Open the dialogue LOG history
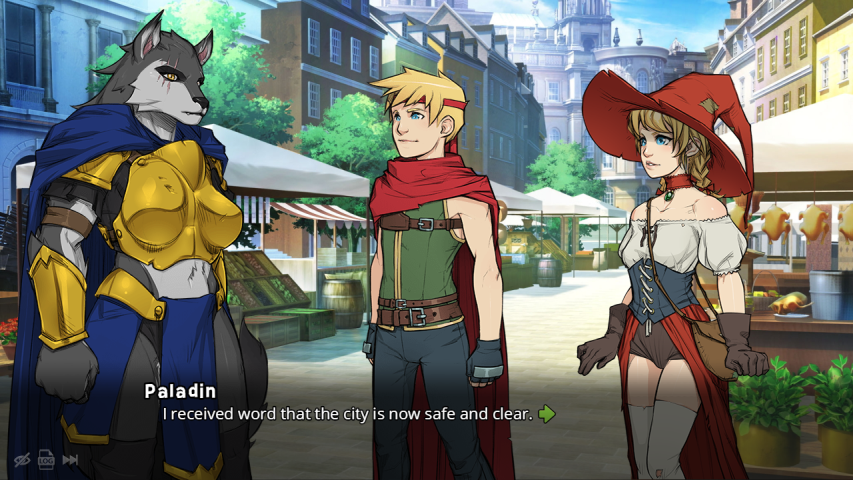853x480 pixels. 46,460
